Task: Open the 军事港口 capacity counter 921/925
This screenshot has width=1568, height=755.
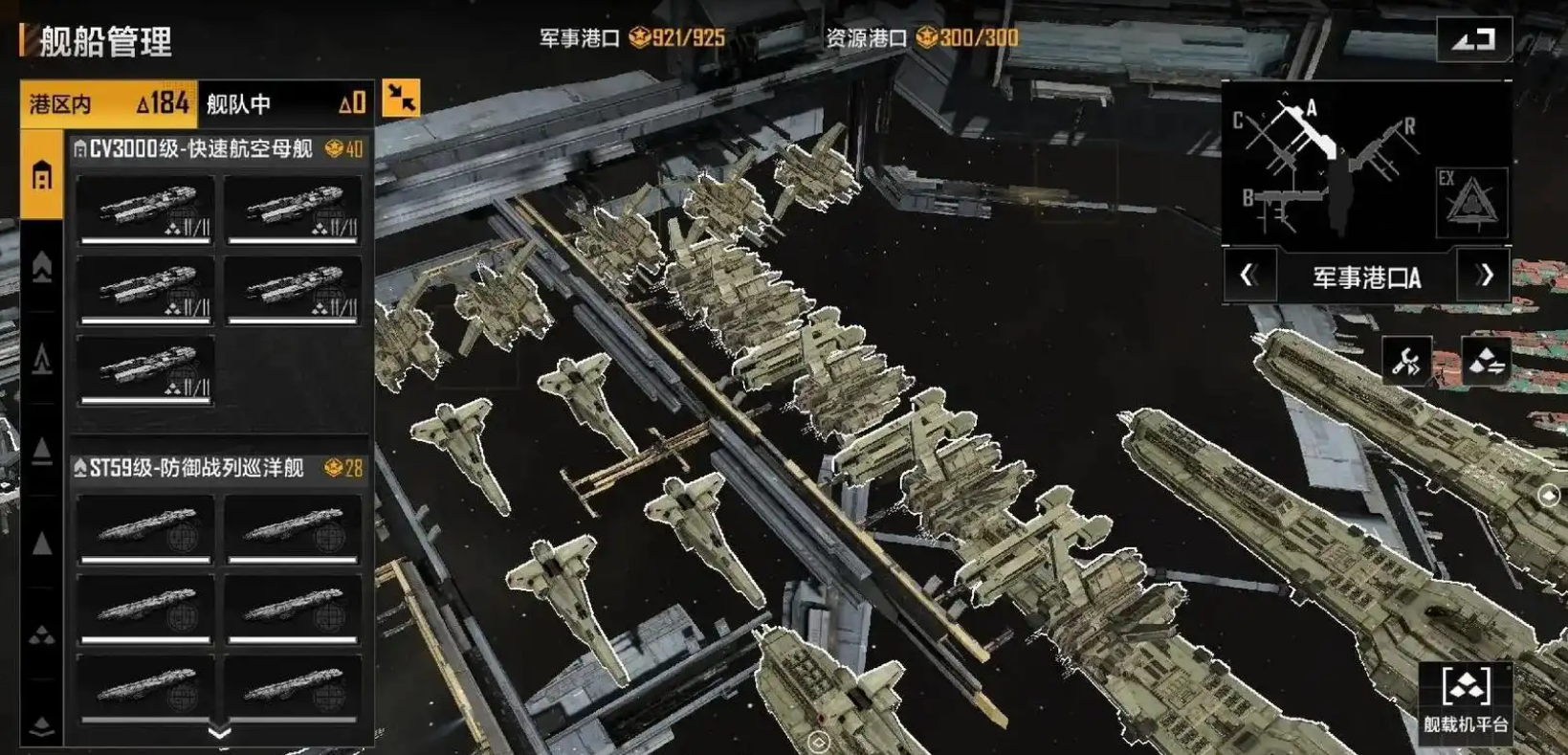Action: click(x=631, y=39)
